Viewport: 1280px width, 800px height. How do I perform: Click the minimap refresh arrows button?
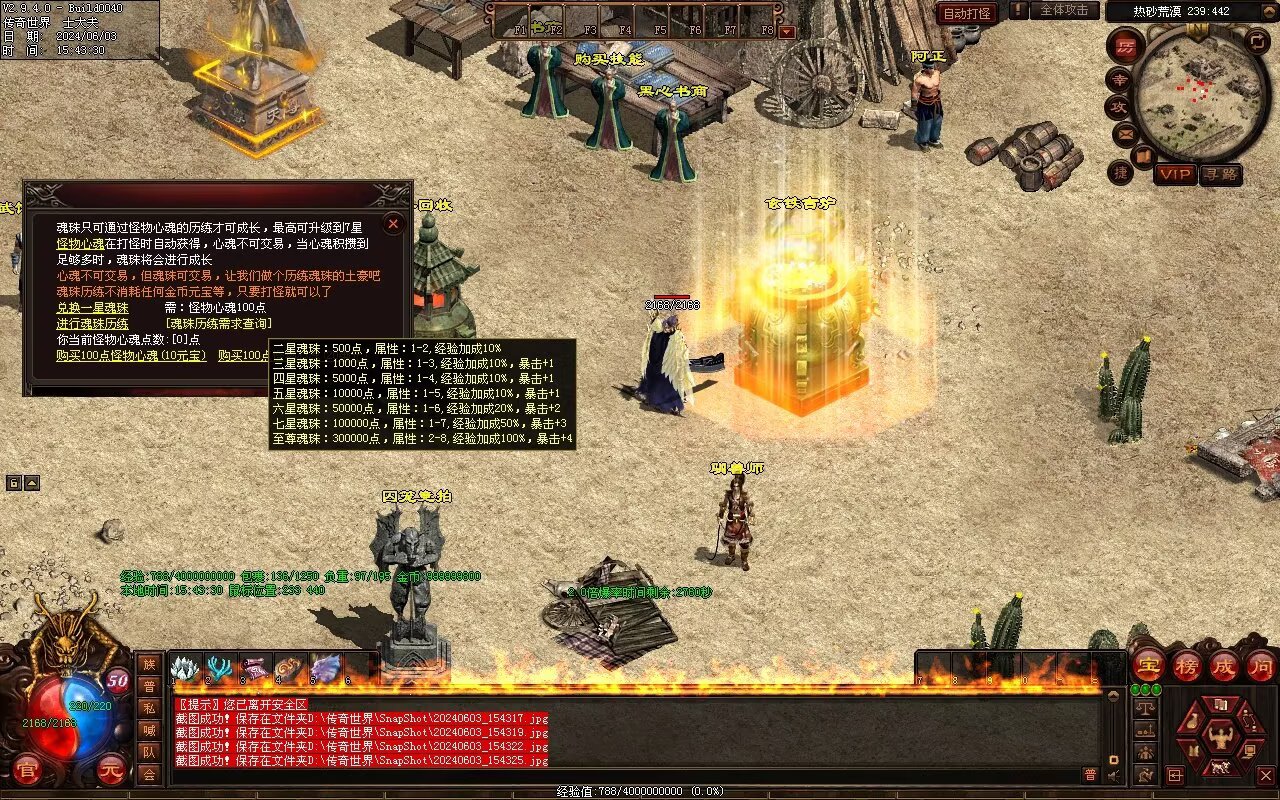(x=1258, y=42)
